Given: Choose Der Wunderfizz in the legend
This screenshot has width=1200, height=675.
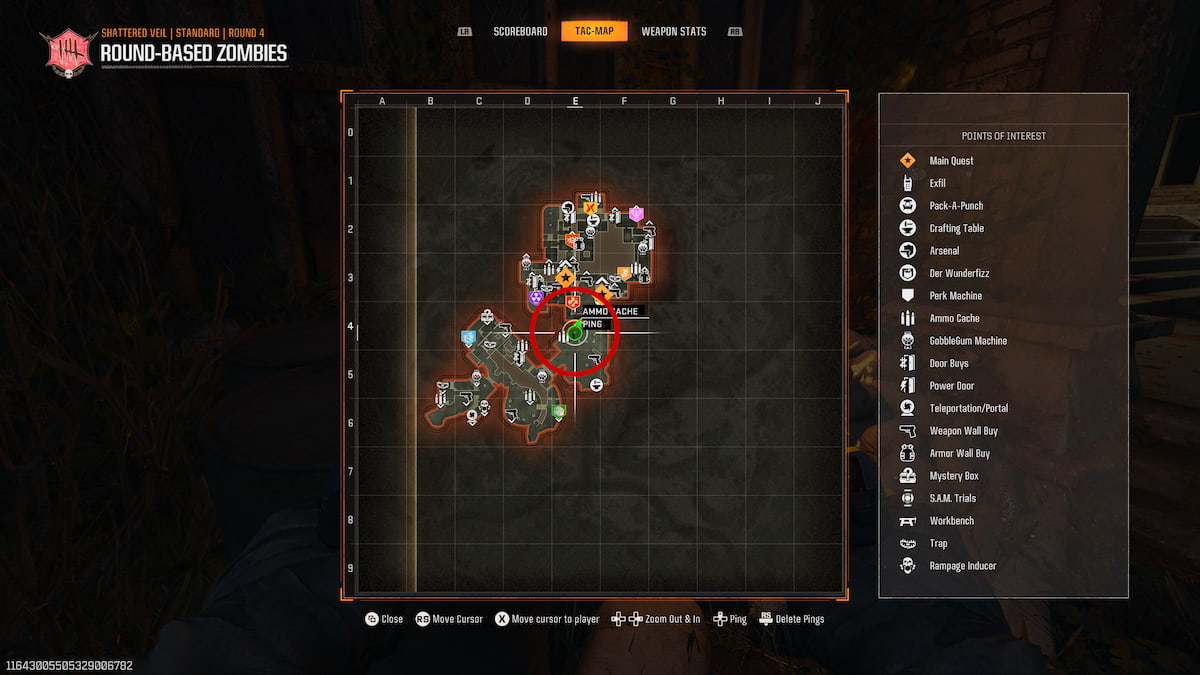Looking at the screenshot, I should [x=959, y=273].
